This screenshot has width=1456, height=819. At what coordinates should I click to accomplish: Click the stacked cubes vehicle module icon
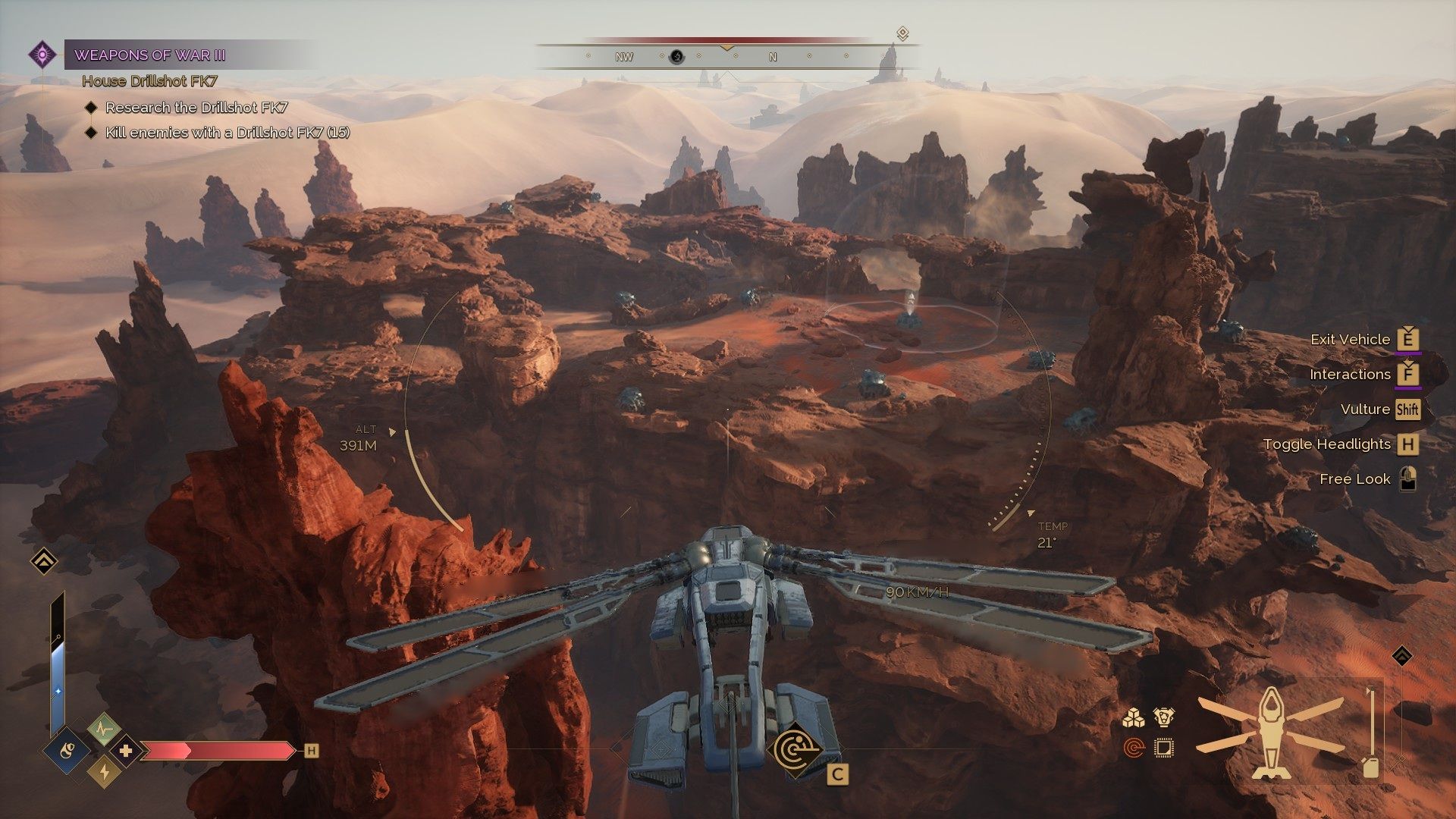pos(1134,718)
